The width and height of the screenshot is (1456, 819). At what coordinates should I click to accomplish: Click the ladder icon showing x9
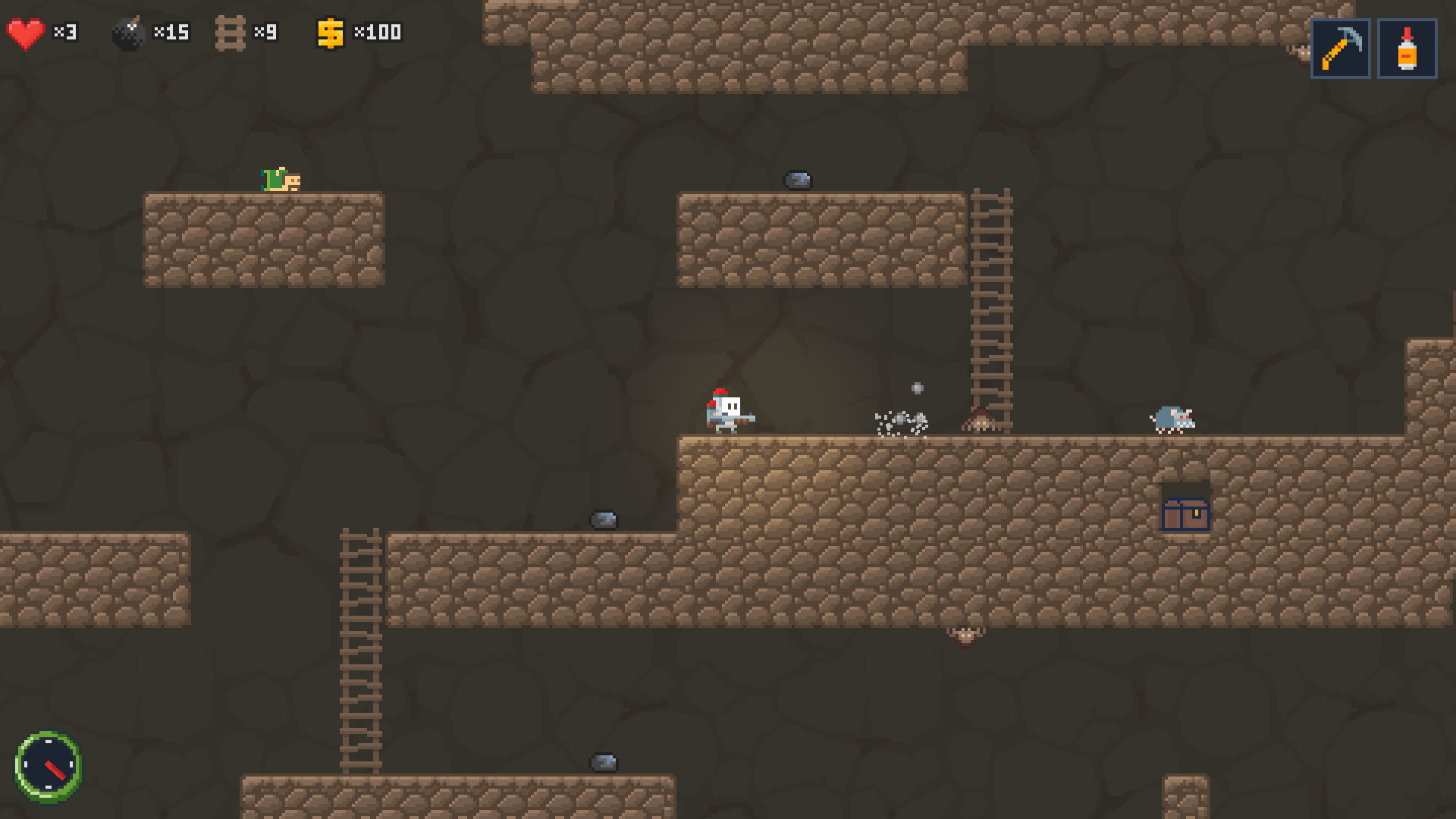tap(229, 32)
